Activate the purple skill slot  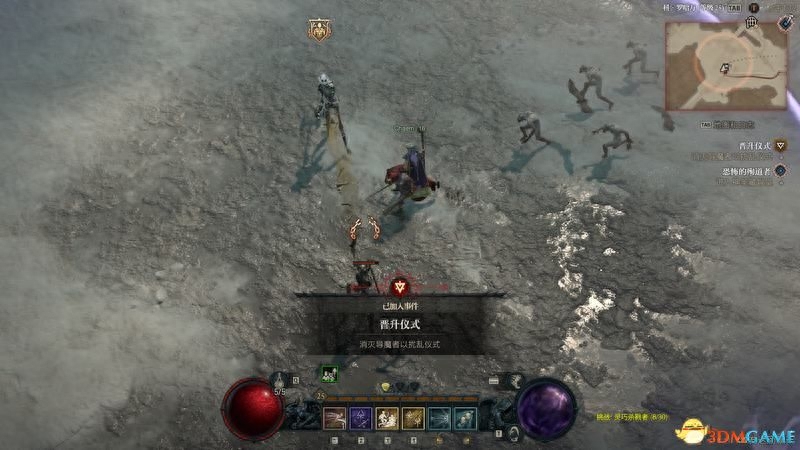pos(361,418)
